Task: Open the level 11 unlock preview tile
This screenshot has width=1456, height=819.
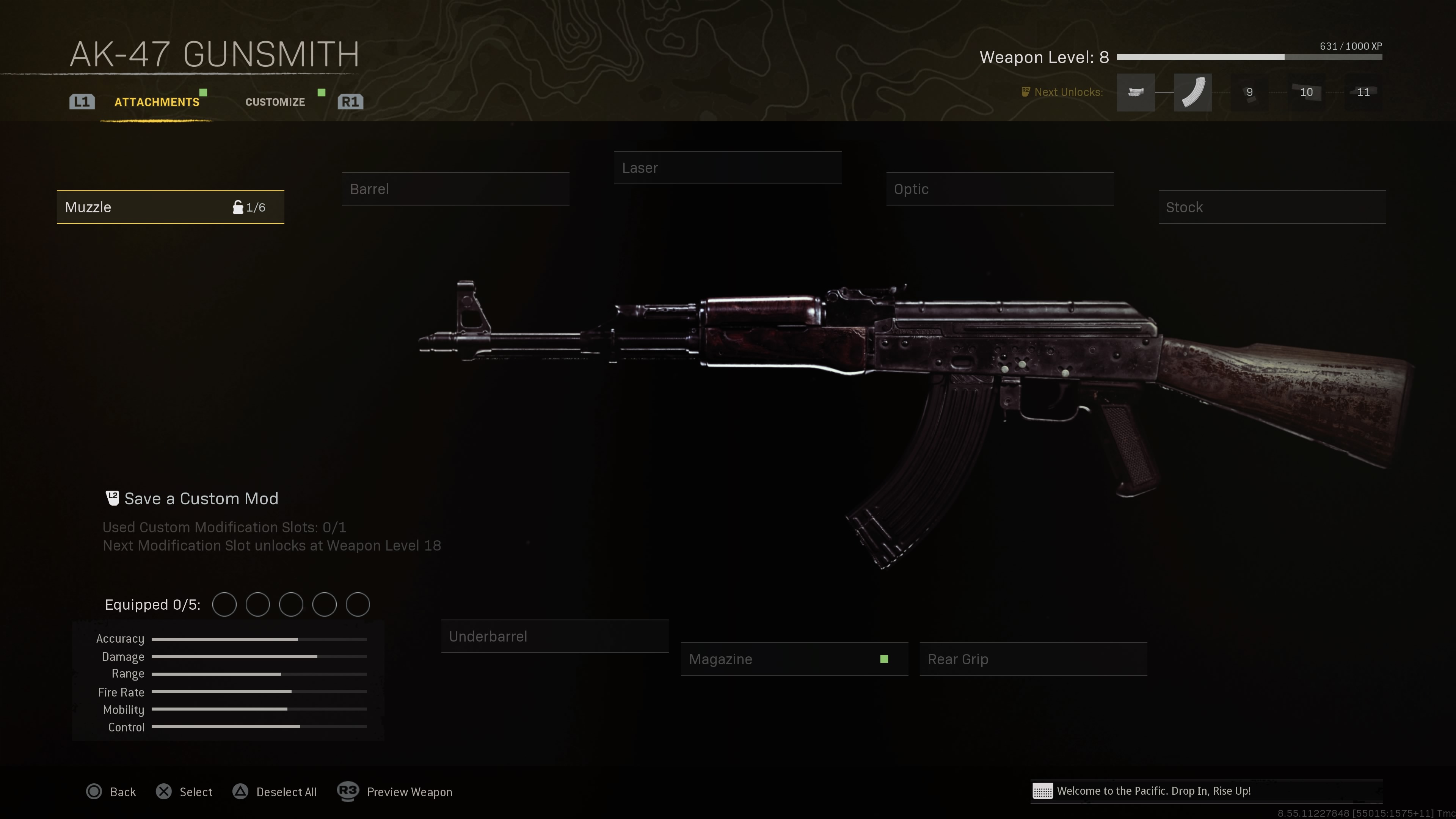Action: 1363,92
